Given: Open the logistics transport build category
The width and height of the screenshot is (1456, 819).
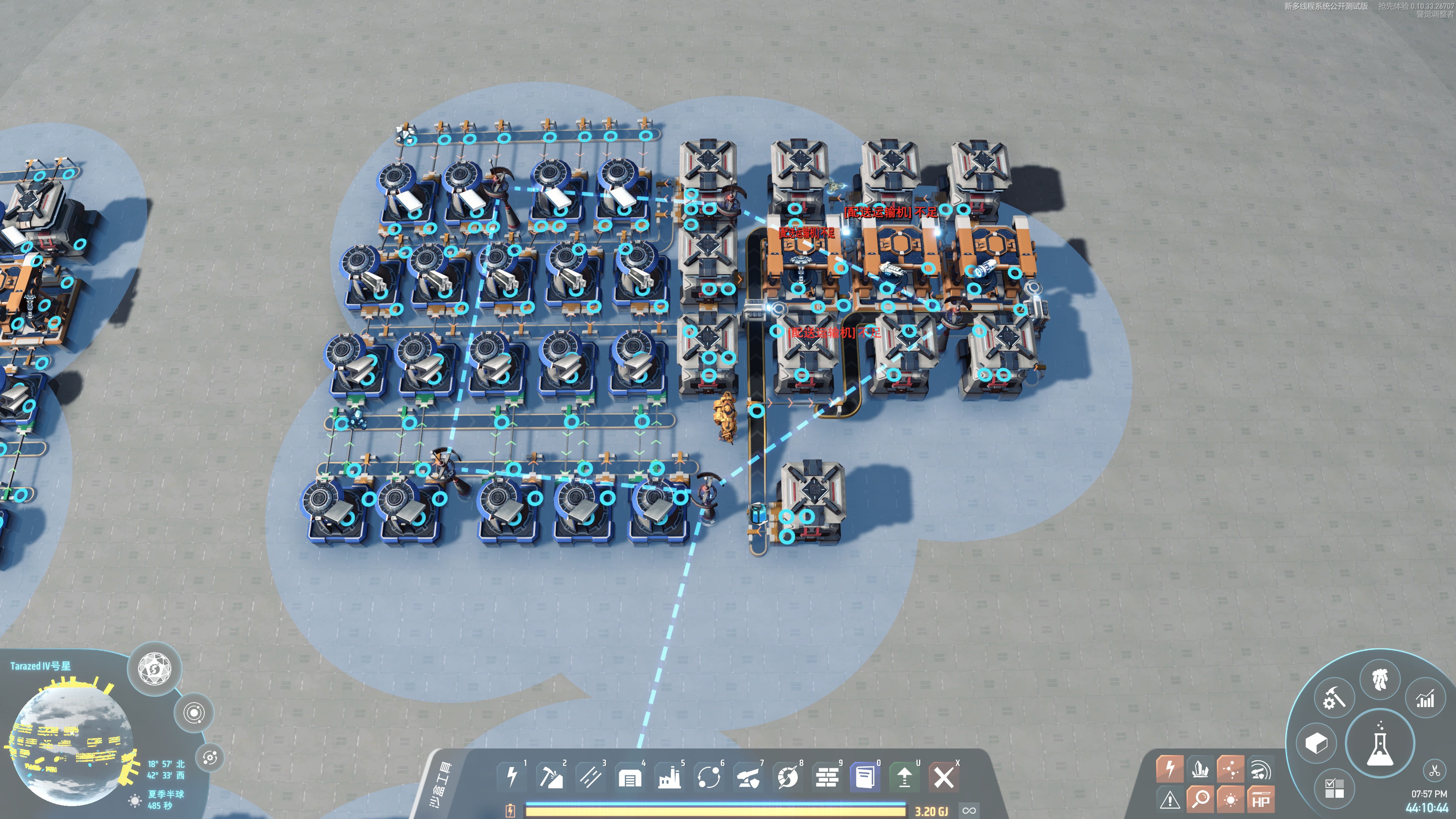Looking at the screenshot, I should [709, 777].
